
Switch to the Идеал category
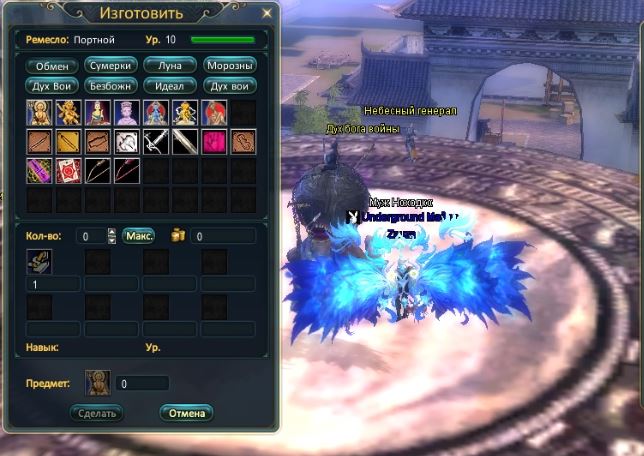170,85
